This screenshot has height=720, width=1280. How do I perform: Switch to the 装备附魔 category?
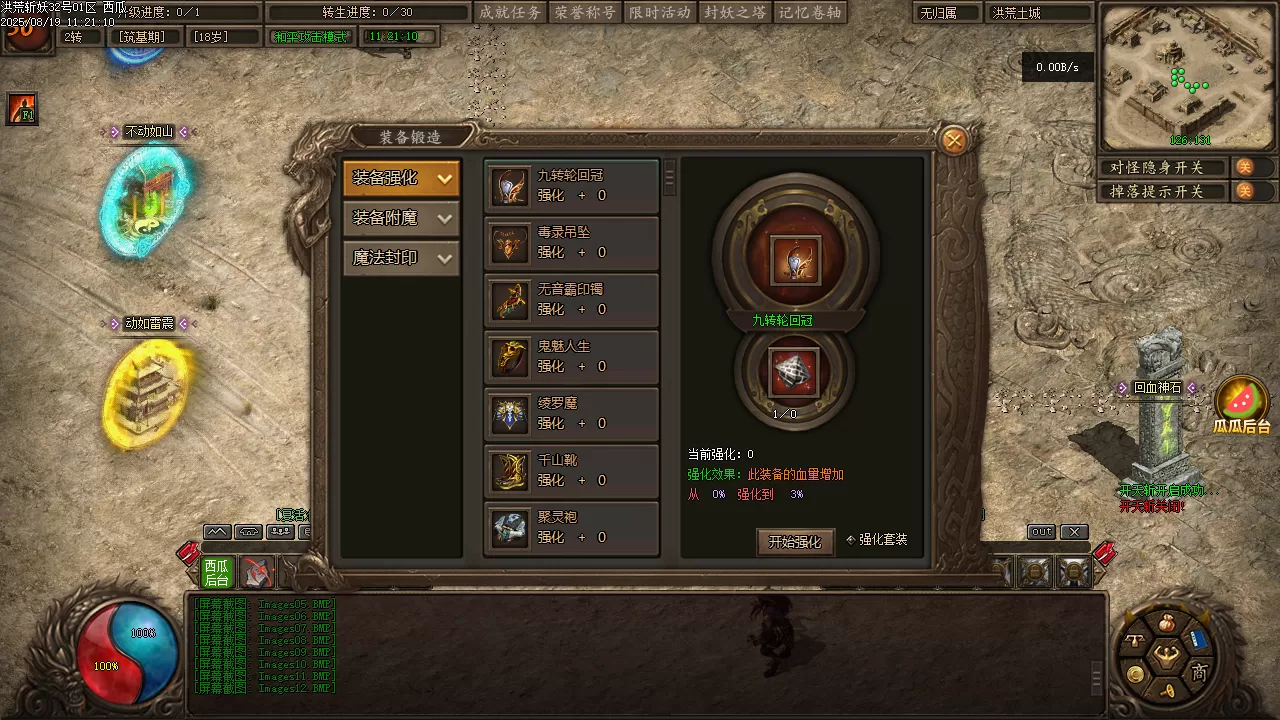tap(401, 218)
